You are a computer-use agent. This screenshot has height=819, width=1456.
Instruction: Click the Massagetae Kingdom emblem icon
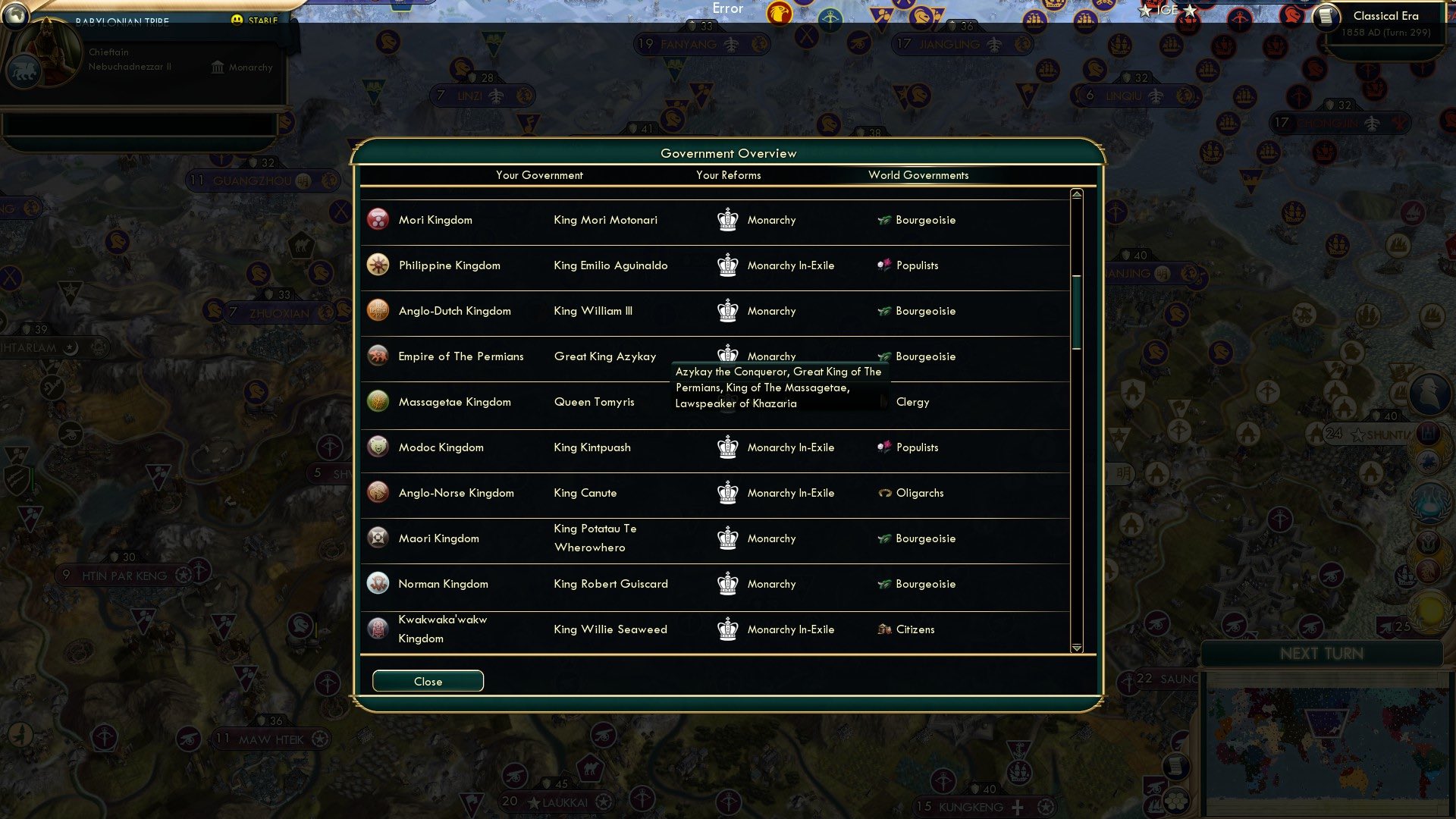point(377,401)
